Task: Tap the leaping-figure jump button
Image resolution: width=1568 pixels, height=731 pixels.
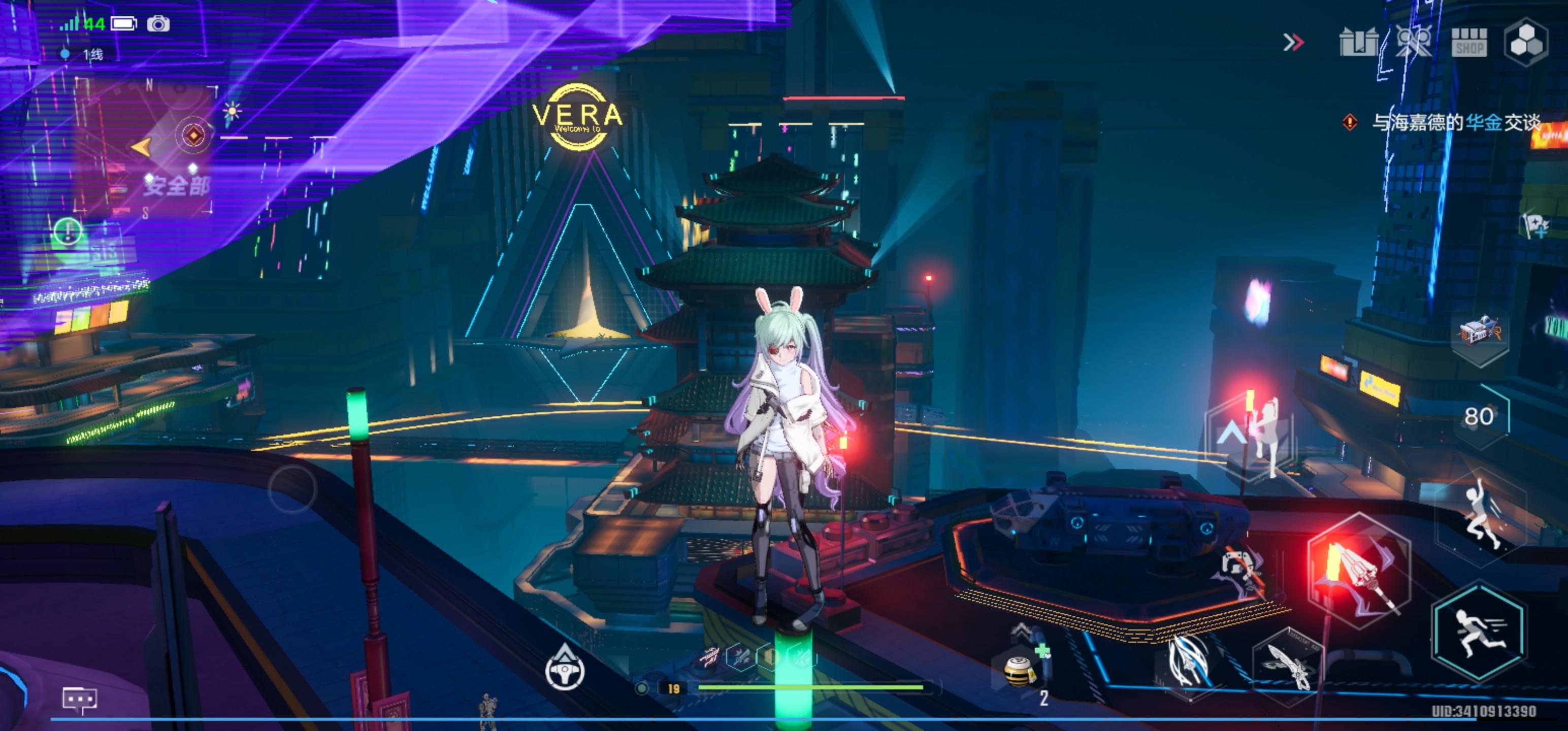Action: tap(1479, 511)
